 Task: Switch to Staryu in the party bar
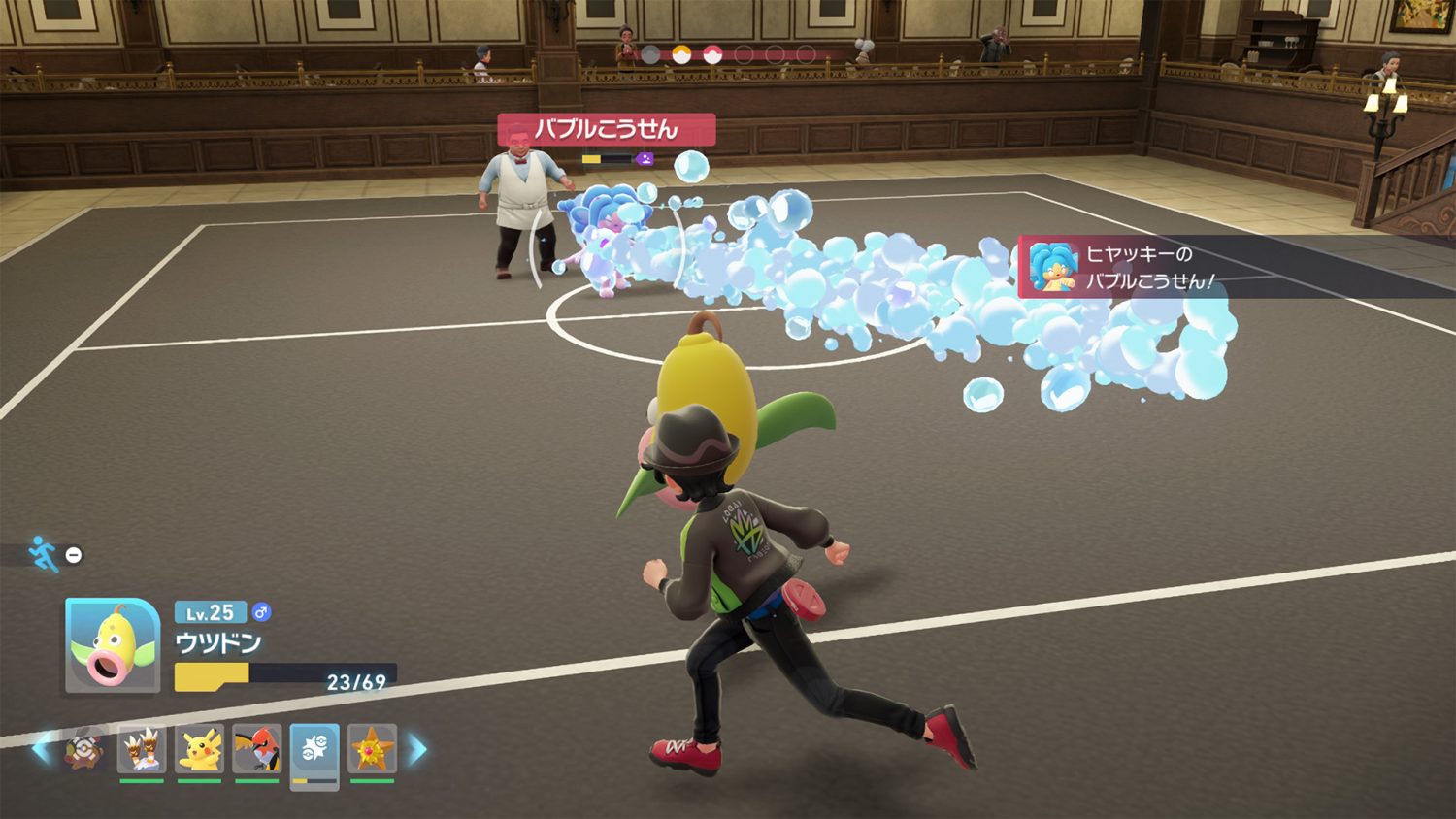pos(373,750)
